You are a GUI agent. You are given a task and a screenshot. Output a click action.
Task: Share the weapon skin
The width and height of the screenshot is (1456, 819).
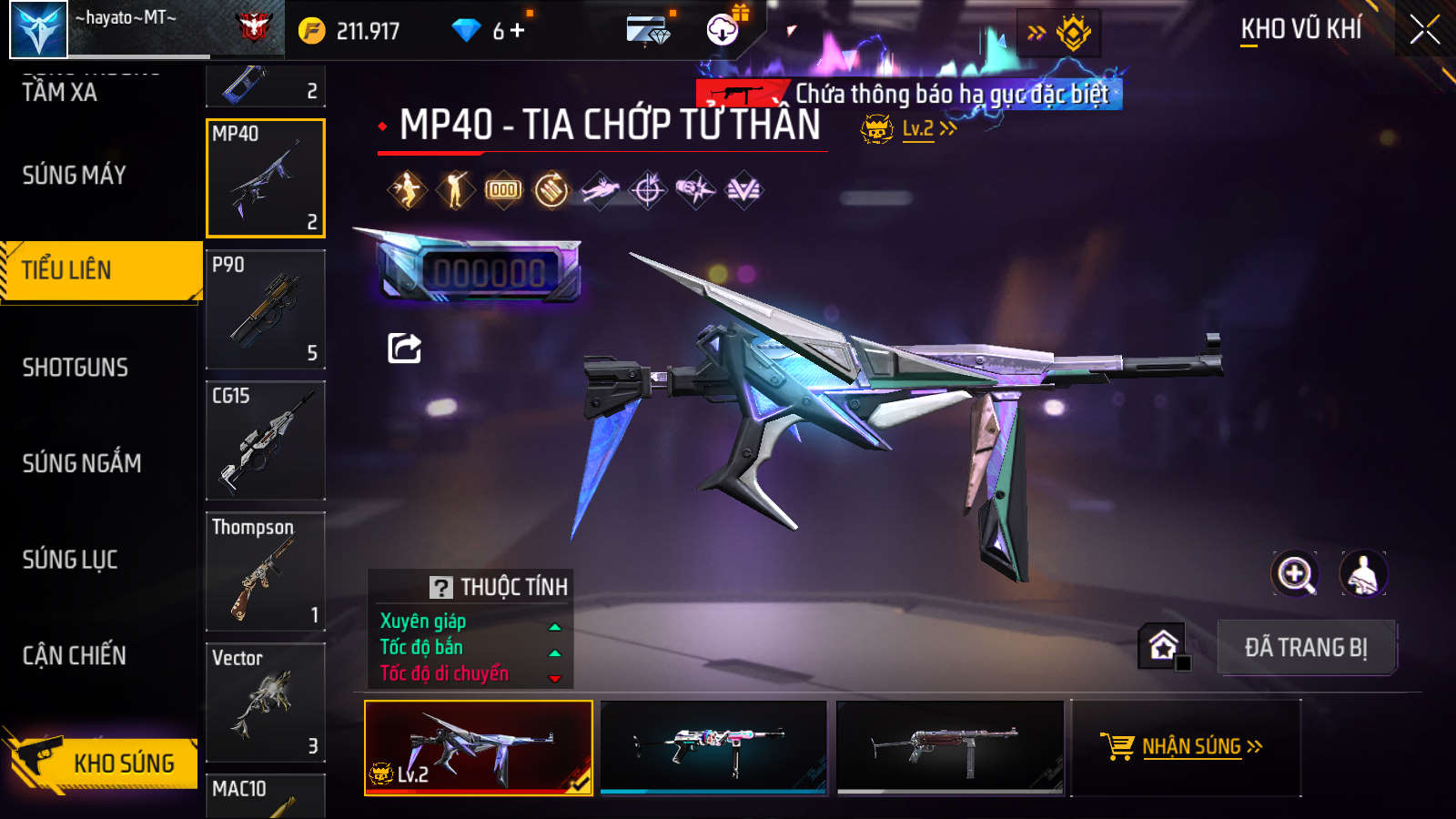[x=405, y=348]
